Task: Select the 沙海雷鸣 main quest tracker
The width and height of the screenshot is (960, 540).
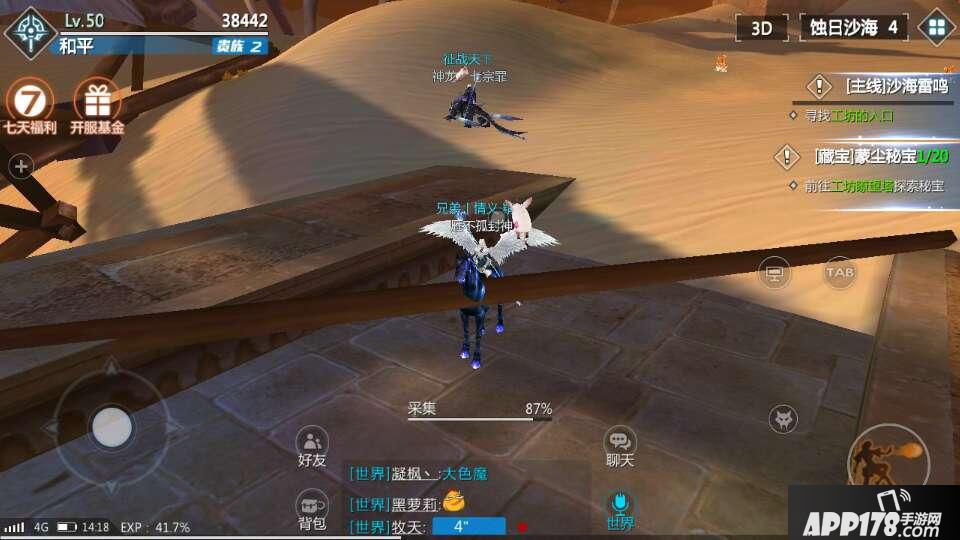Action: (880, 87)
